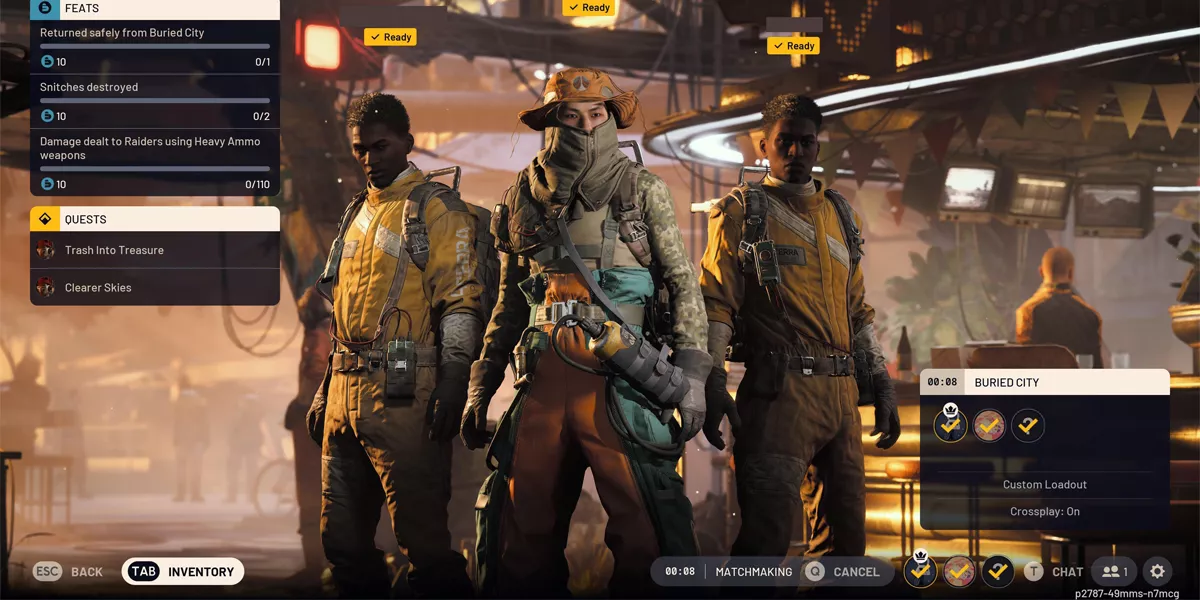Expand the Quests panel header
The height and width of the screenshot is (600, 1200).
pyautogui.click(x=155, y=219)
